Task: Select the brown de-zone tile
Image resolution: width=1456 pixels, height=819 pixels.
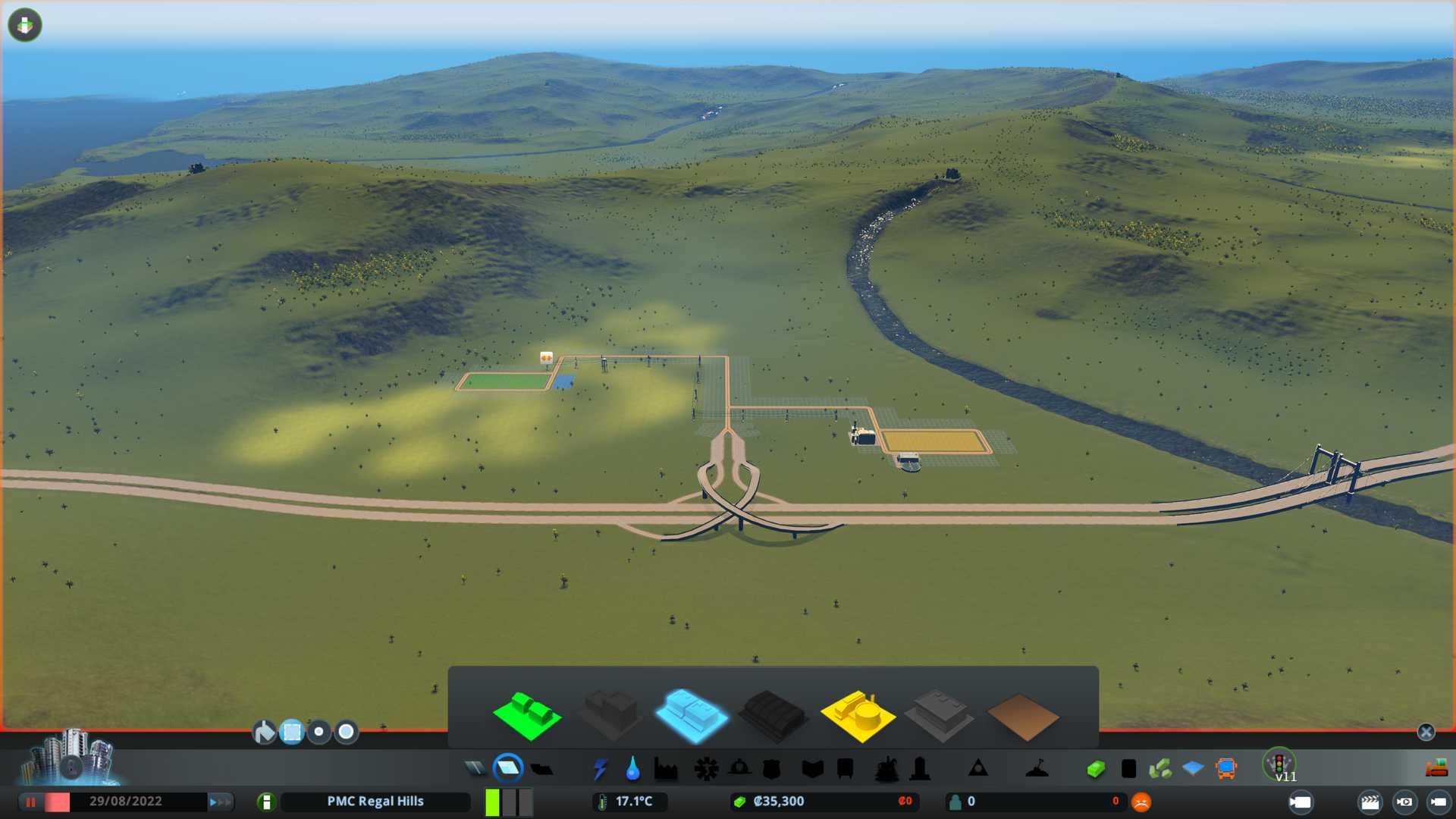Action: pyautogui.click(x=1022, y=717)
